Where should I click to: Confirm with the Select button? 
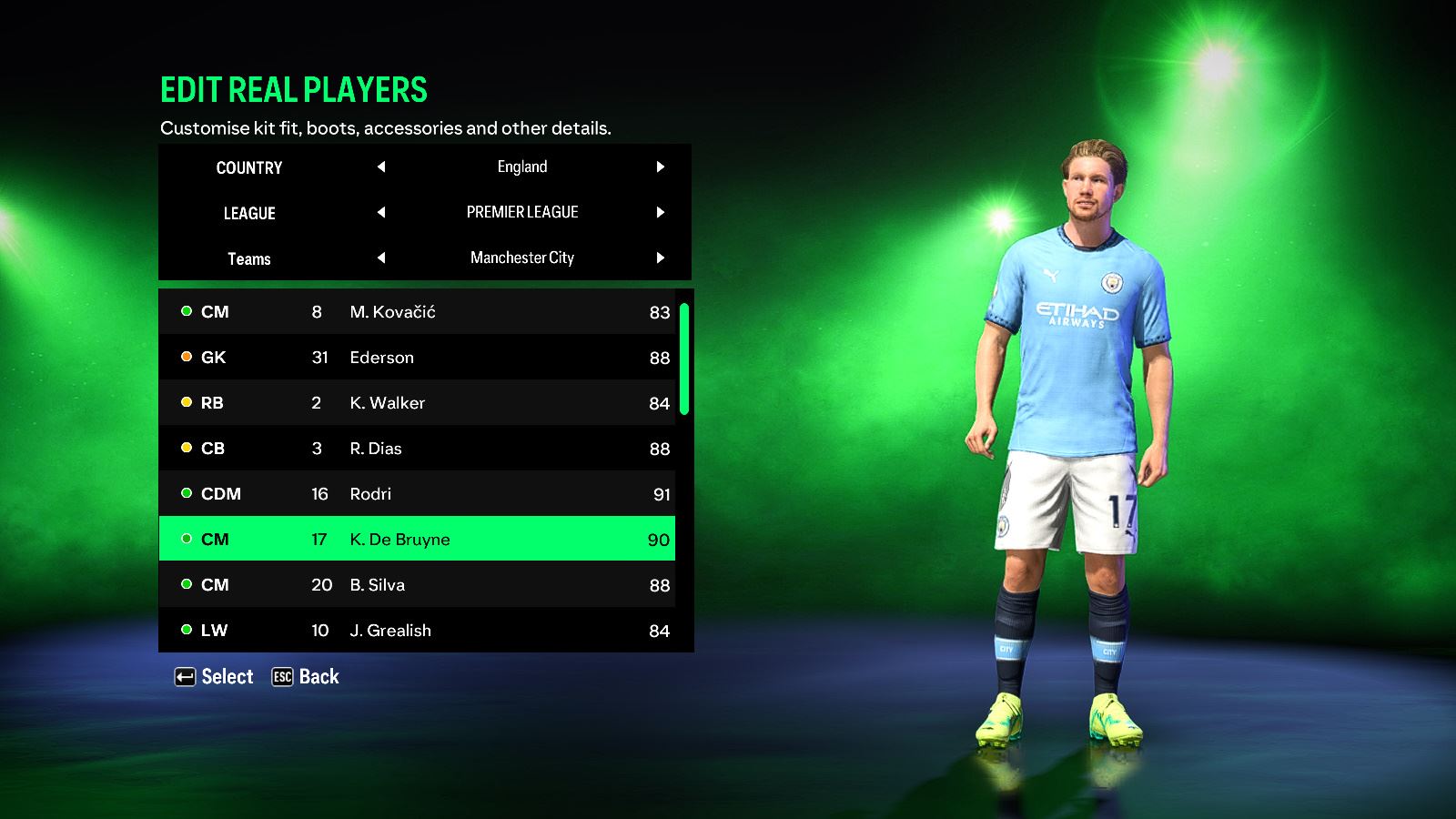[214, 677]
